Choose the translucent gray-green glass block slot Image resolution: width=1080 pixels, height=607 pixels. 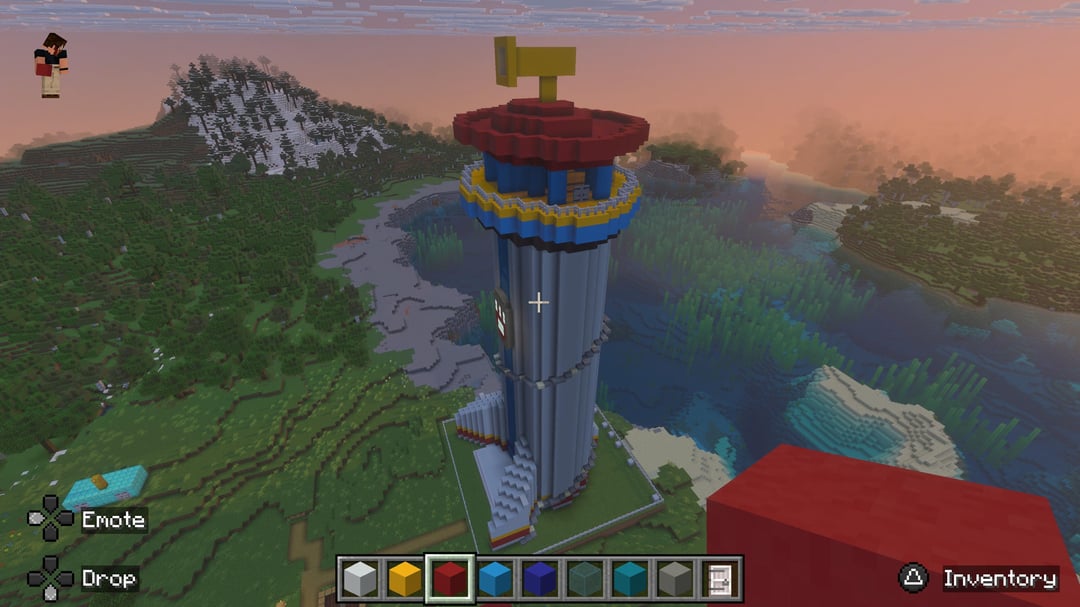(x=584, y=579)
